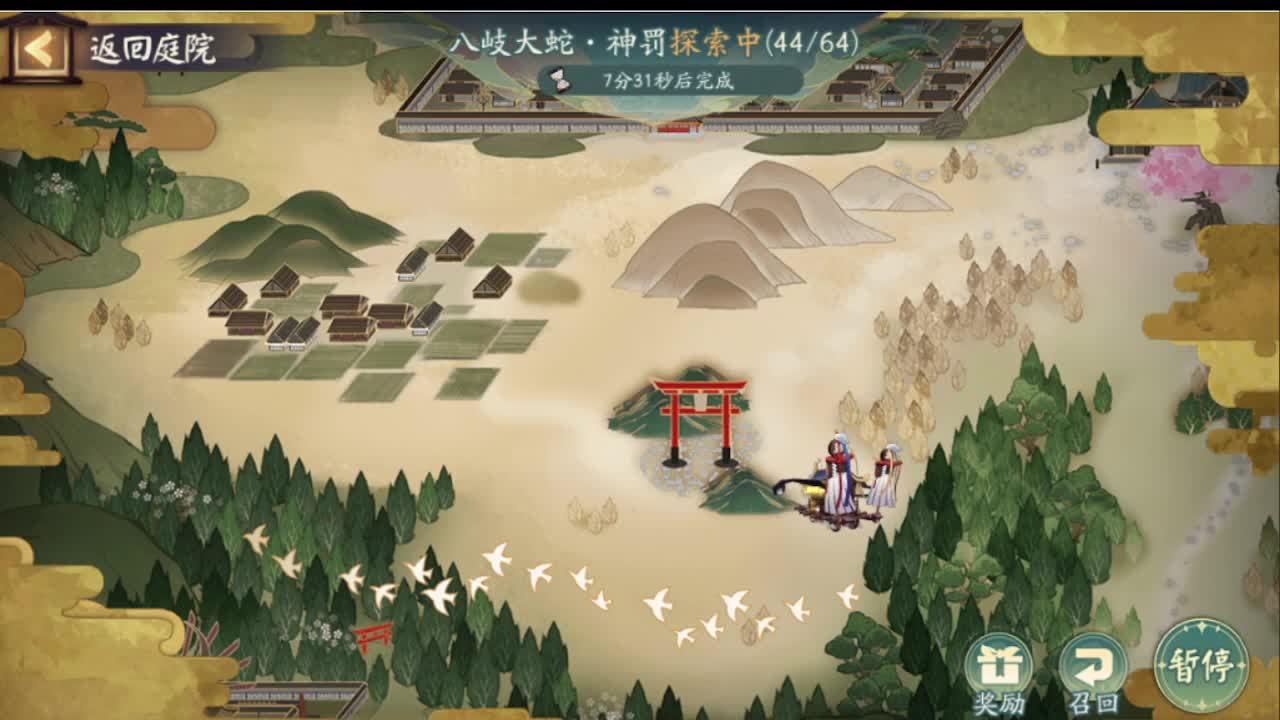Tap the large red torii gate on the map

(700, 410)
